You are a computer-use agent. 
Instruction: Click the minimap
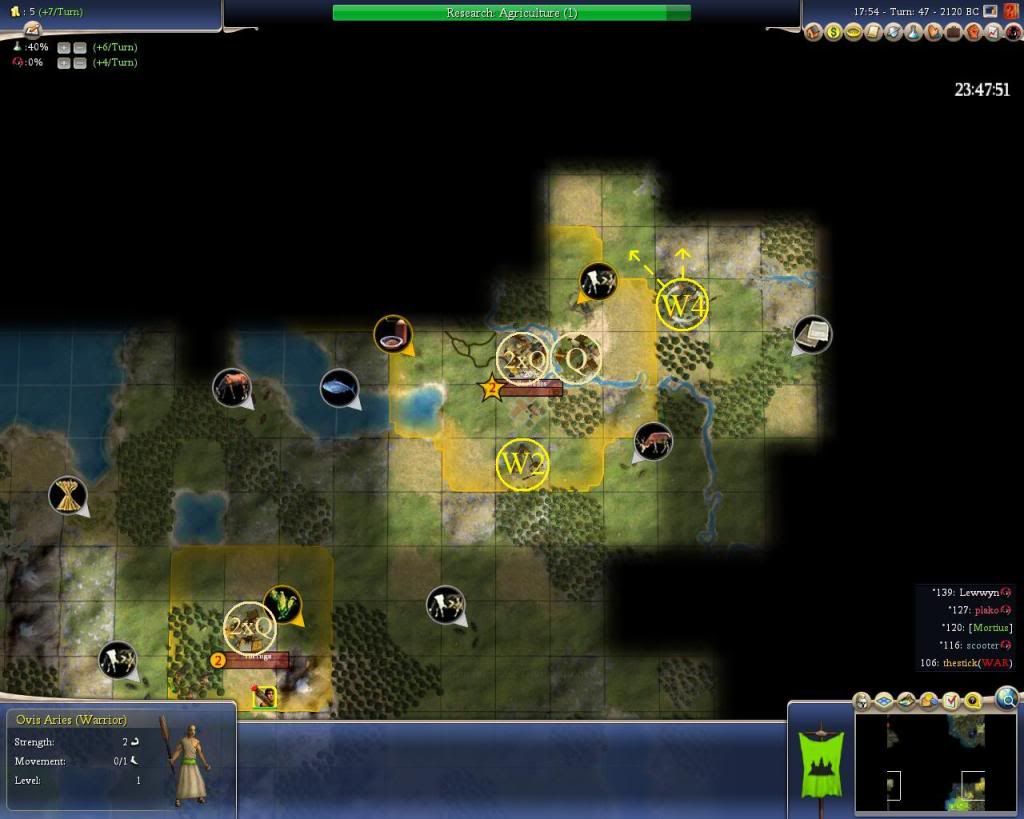click(x=935, y=763)
